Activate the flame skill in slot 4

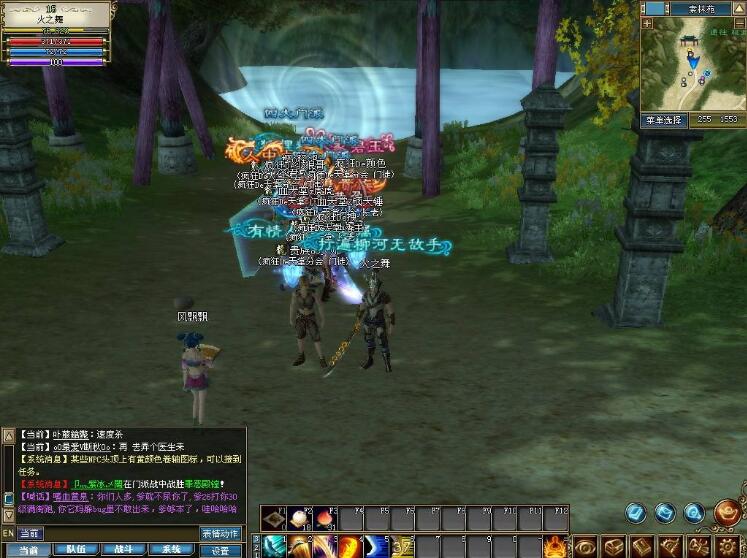349,547
